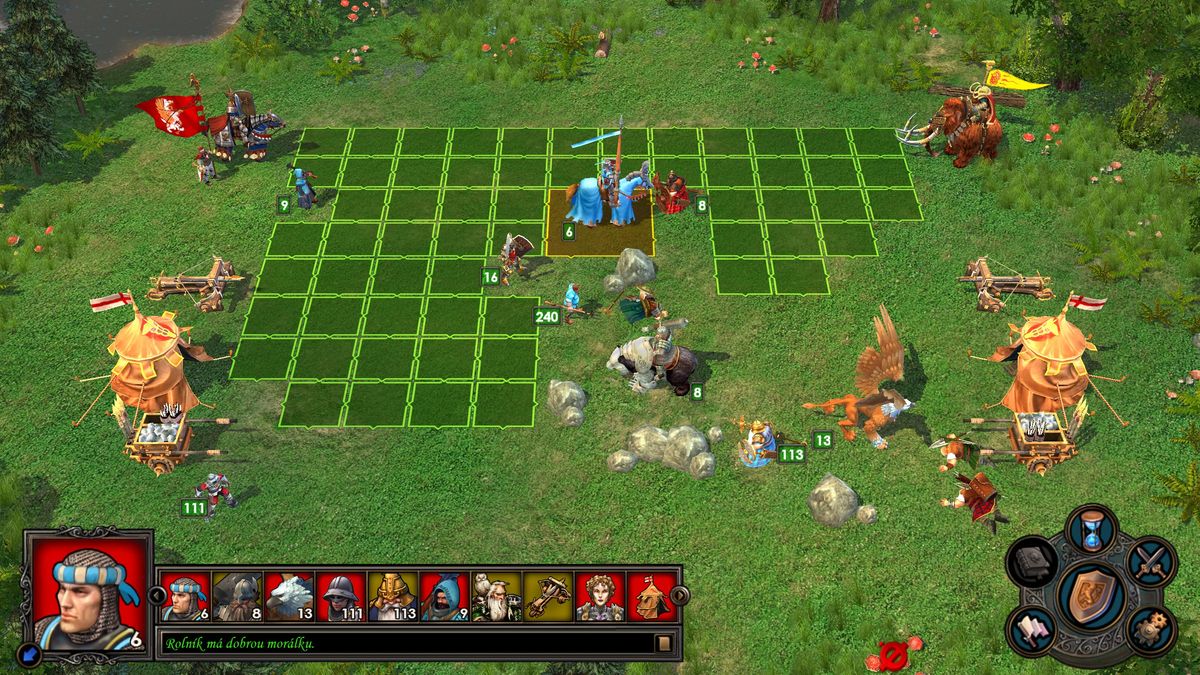
Task: Click the blue arrow button on the portrait
Action: point(31,653)
